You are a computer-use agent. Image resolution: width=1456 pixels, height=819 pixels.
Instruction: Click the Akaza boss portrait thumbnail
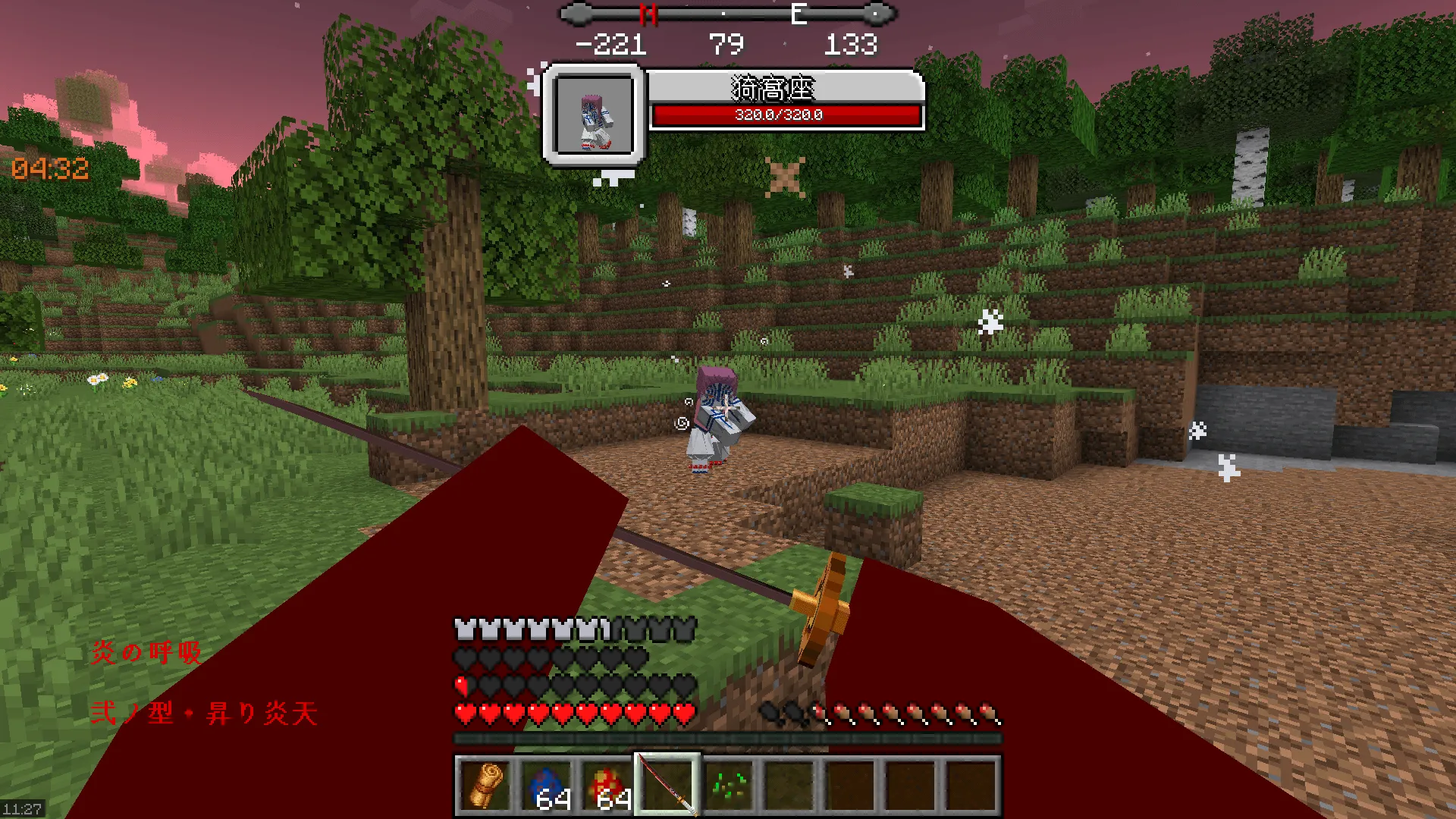click(x=594, y=114)
